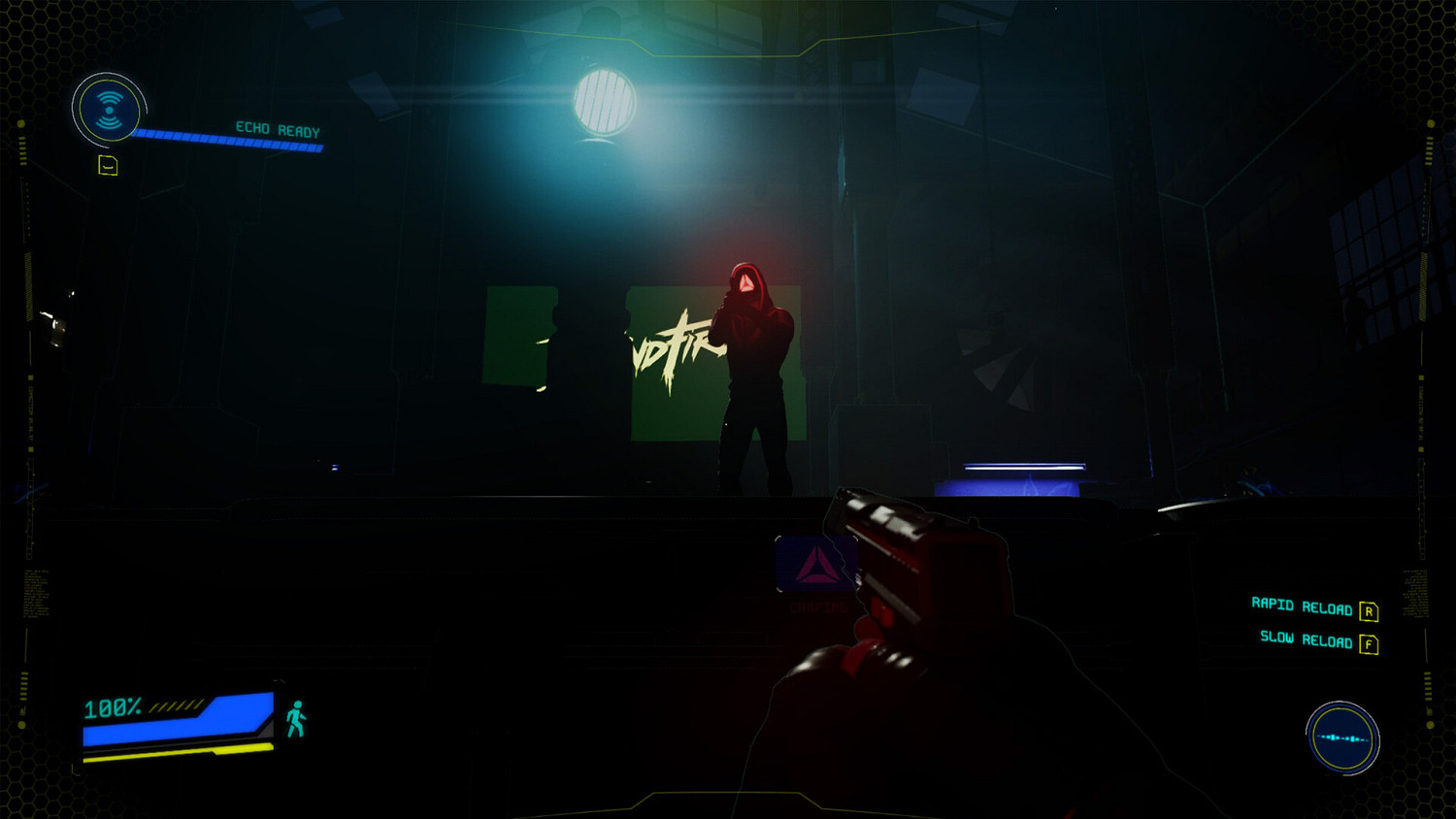Expand the Slow Reload prompt

pos(1309,640)
